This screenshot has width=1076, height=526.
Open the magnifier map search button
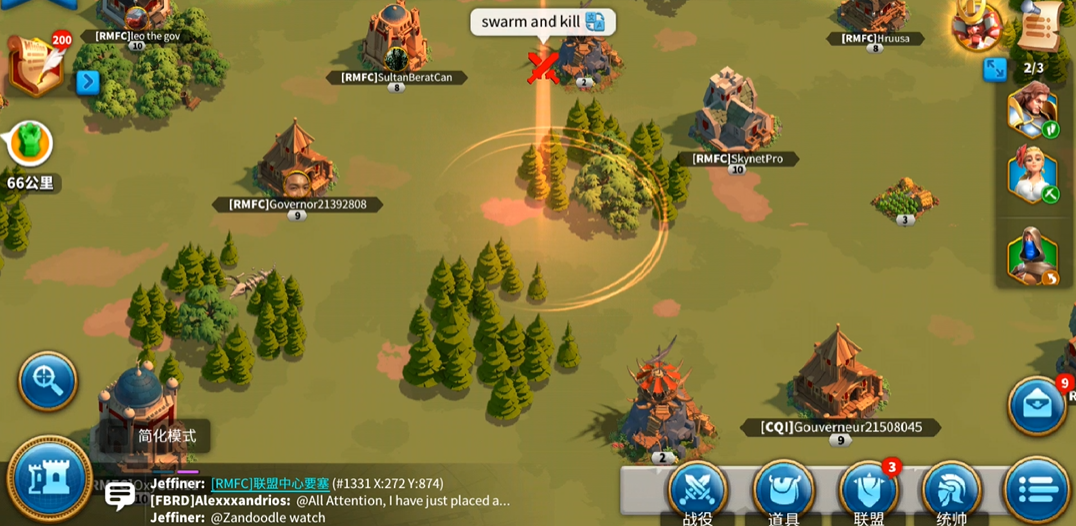click(47, 380)
